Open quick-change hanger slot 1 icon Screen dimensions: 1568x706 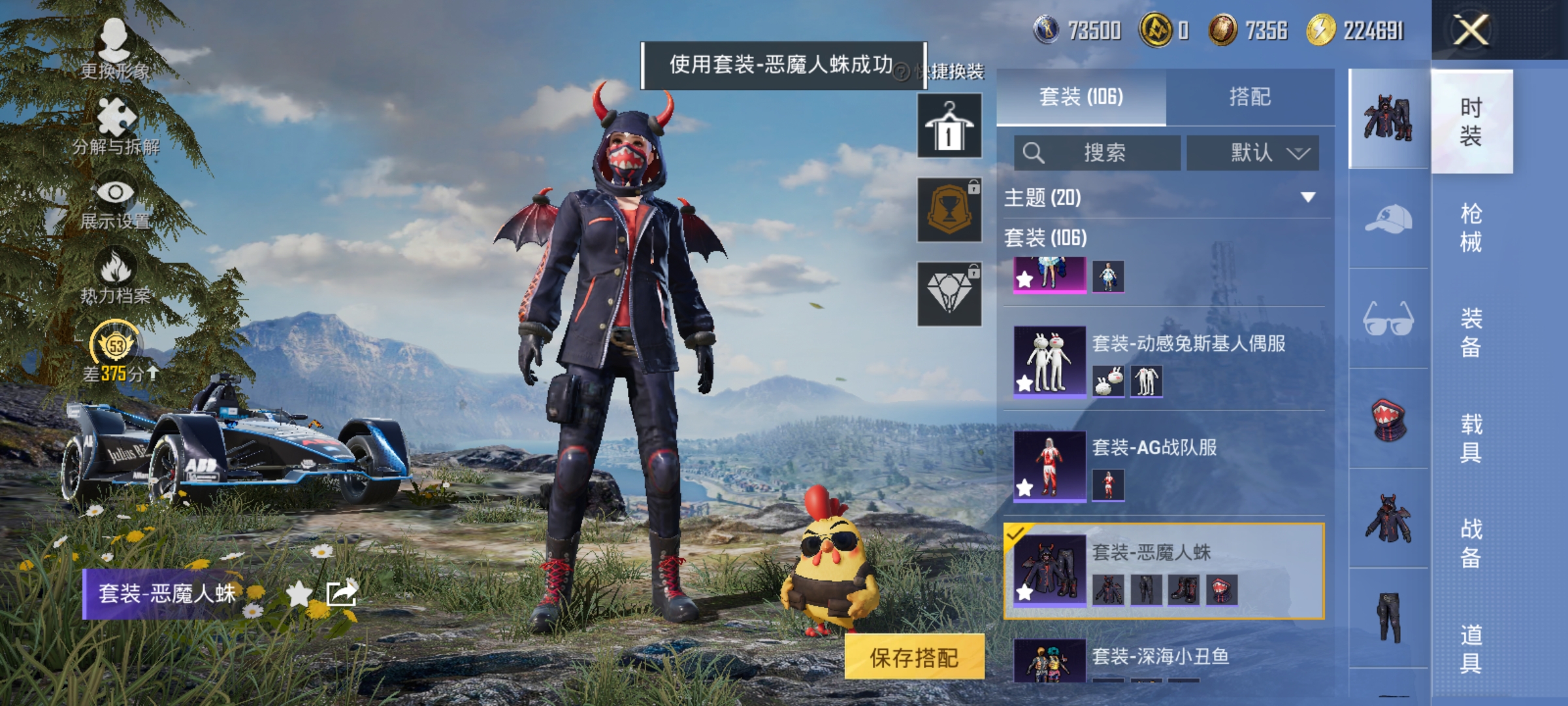click(949, 126)
